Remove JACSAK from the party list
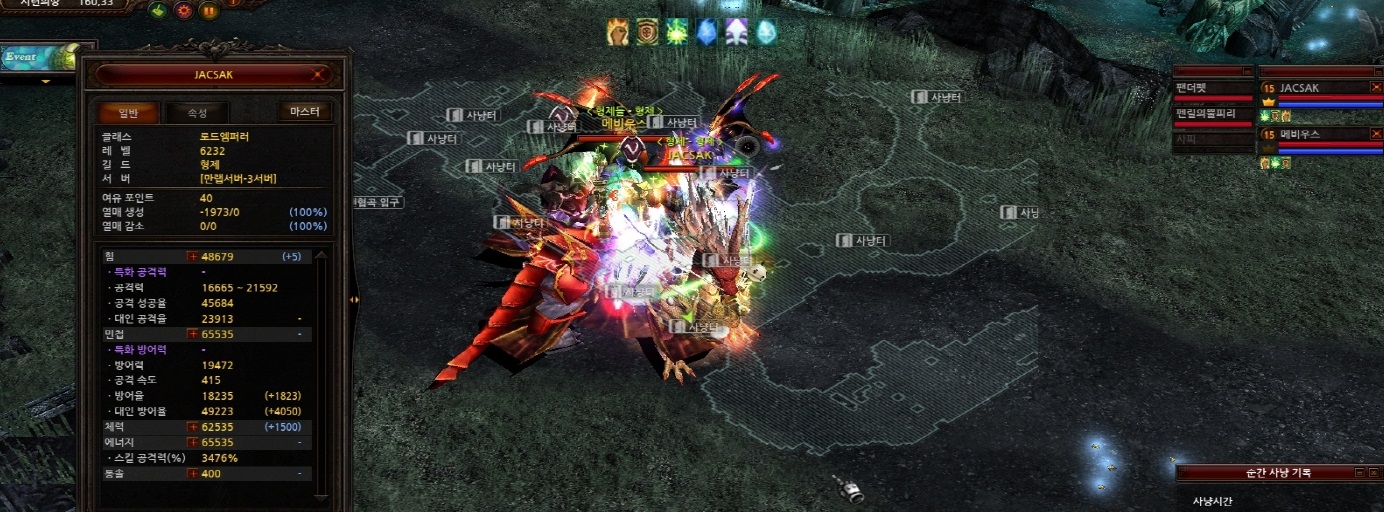Image resolution: width=1384 pixels, height=512 pixels. 1376,88
